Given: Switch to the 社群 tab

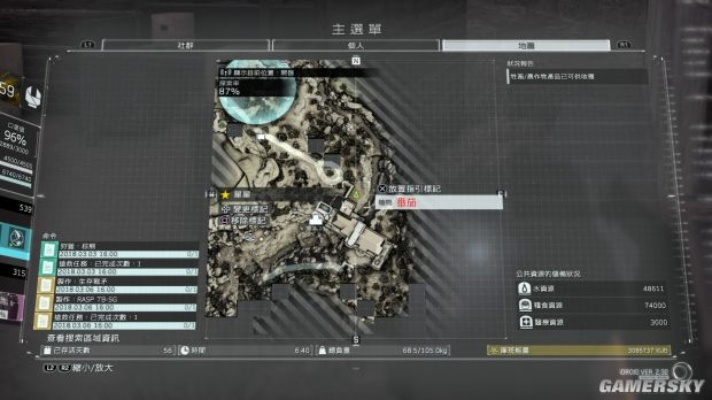Looking at the screenshot, I should 186,45.
